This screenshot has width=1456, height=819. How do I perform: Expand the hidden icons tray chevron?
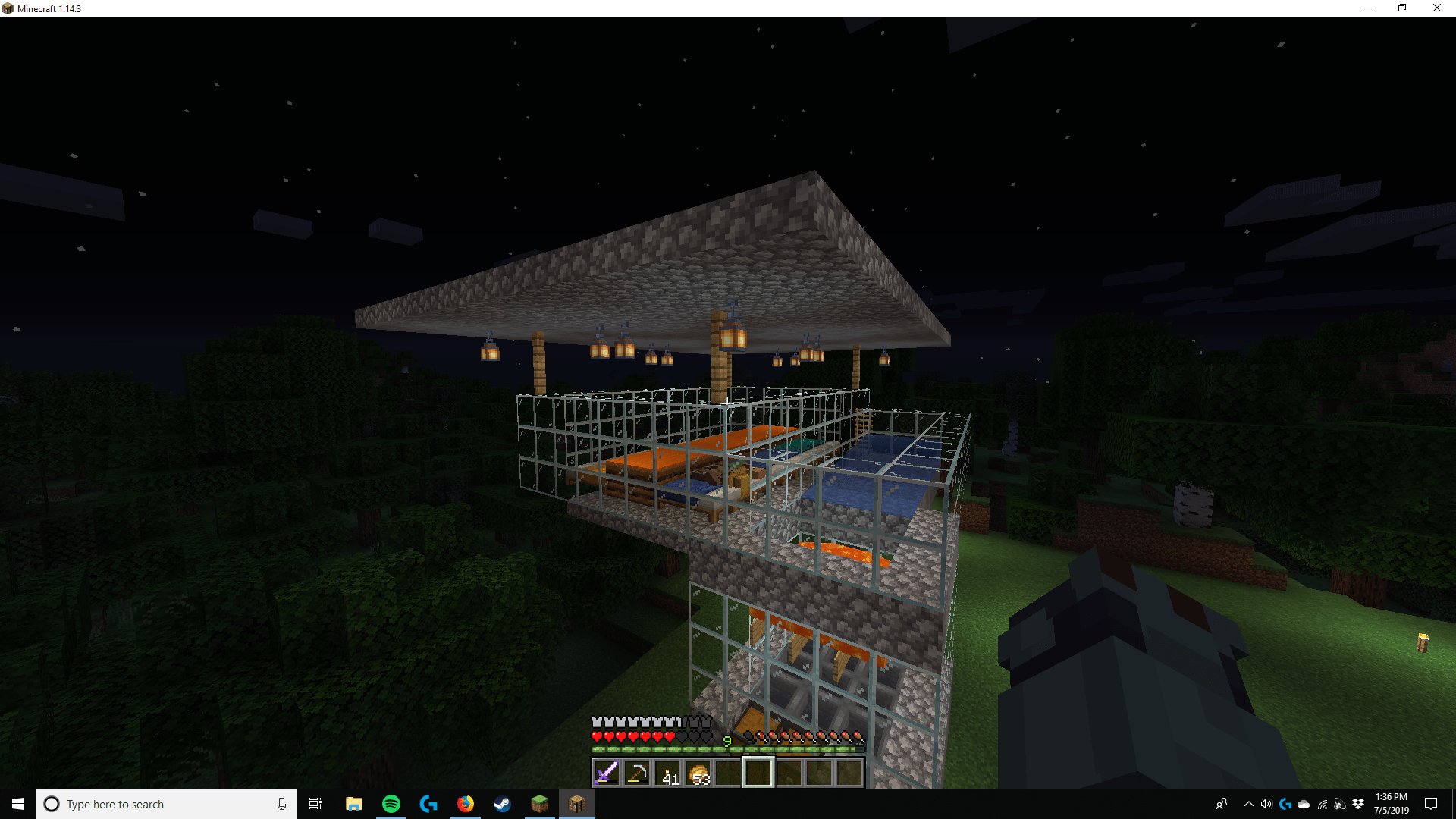click(1249, 804)
